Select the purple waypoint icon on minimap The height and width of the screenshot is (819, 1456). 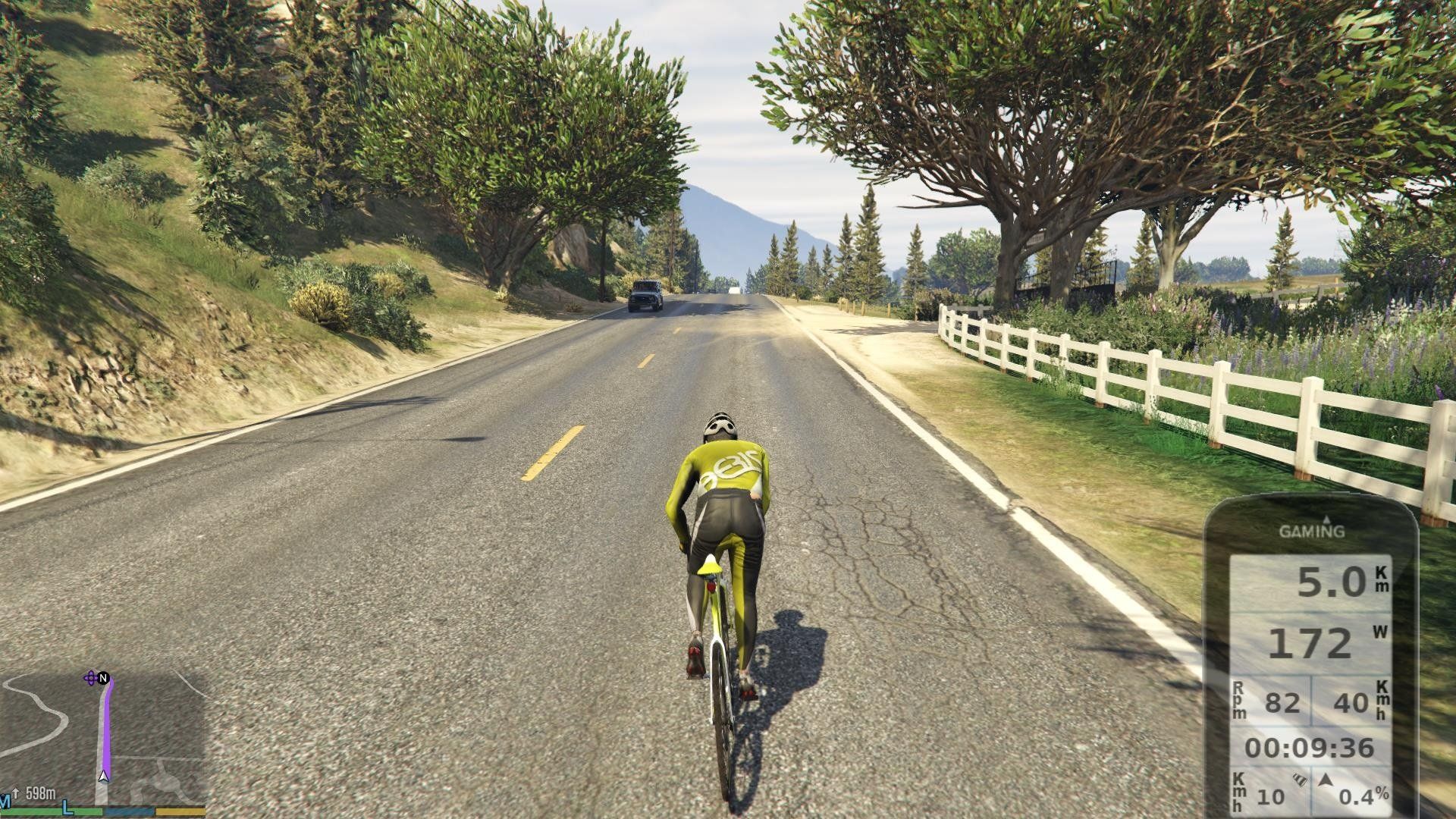click(91, 678)
